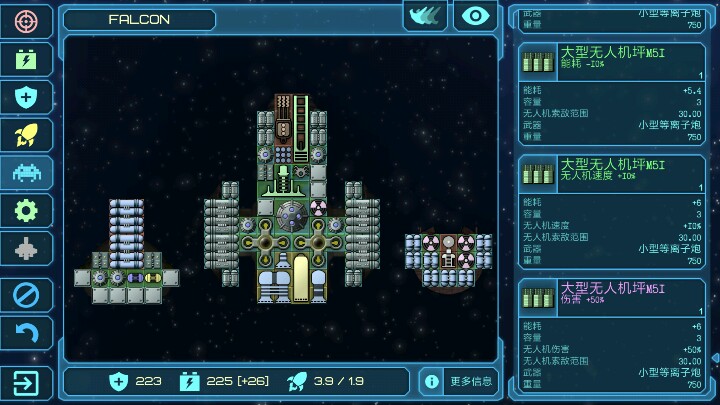Select the puzzle-piece hull category
The width and height of the screenshot is (720, 405).
tap(27, 248)
